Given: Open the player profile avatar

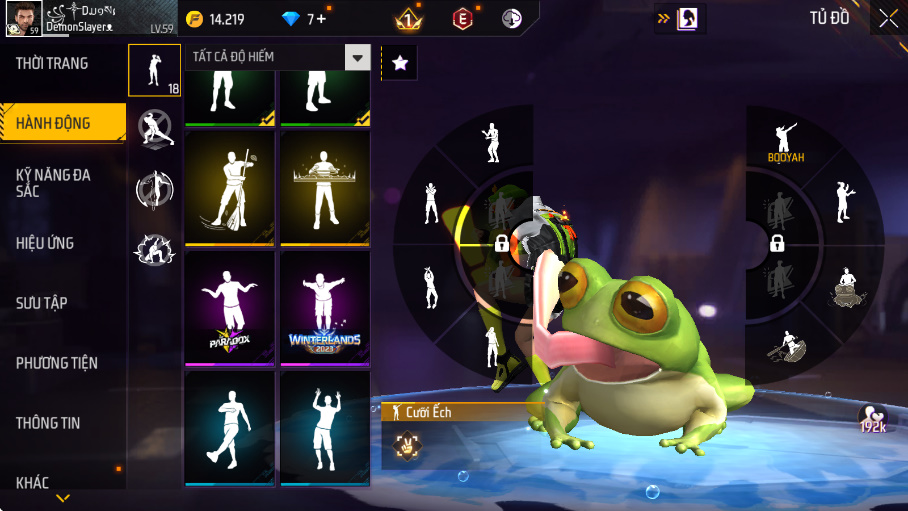Looking at the screenshot, I should [23, 18].
